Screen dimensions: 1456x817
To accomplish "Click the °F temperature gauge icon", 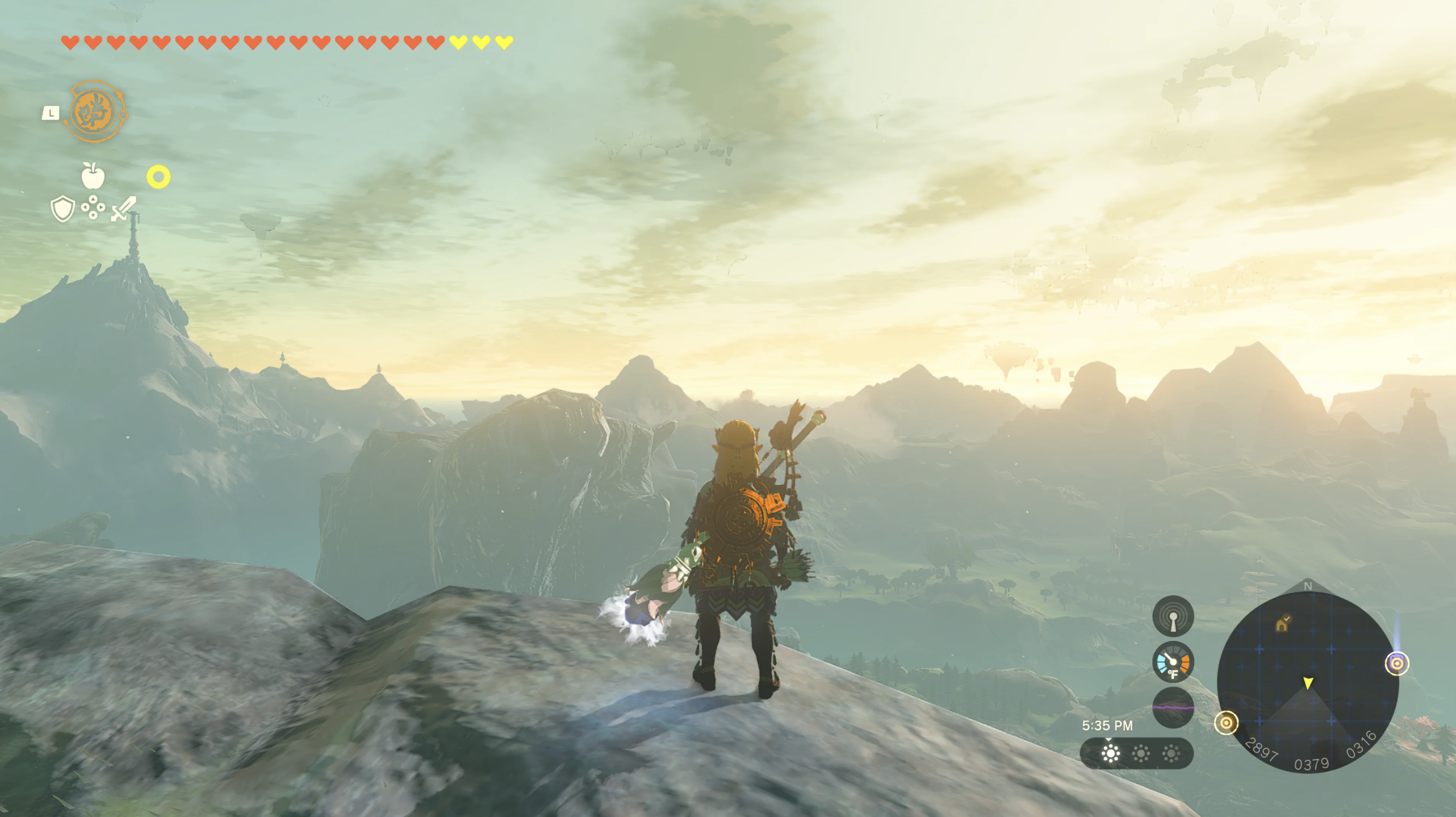I will tap(1173, 662).
